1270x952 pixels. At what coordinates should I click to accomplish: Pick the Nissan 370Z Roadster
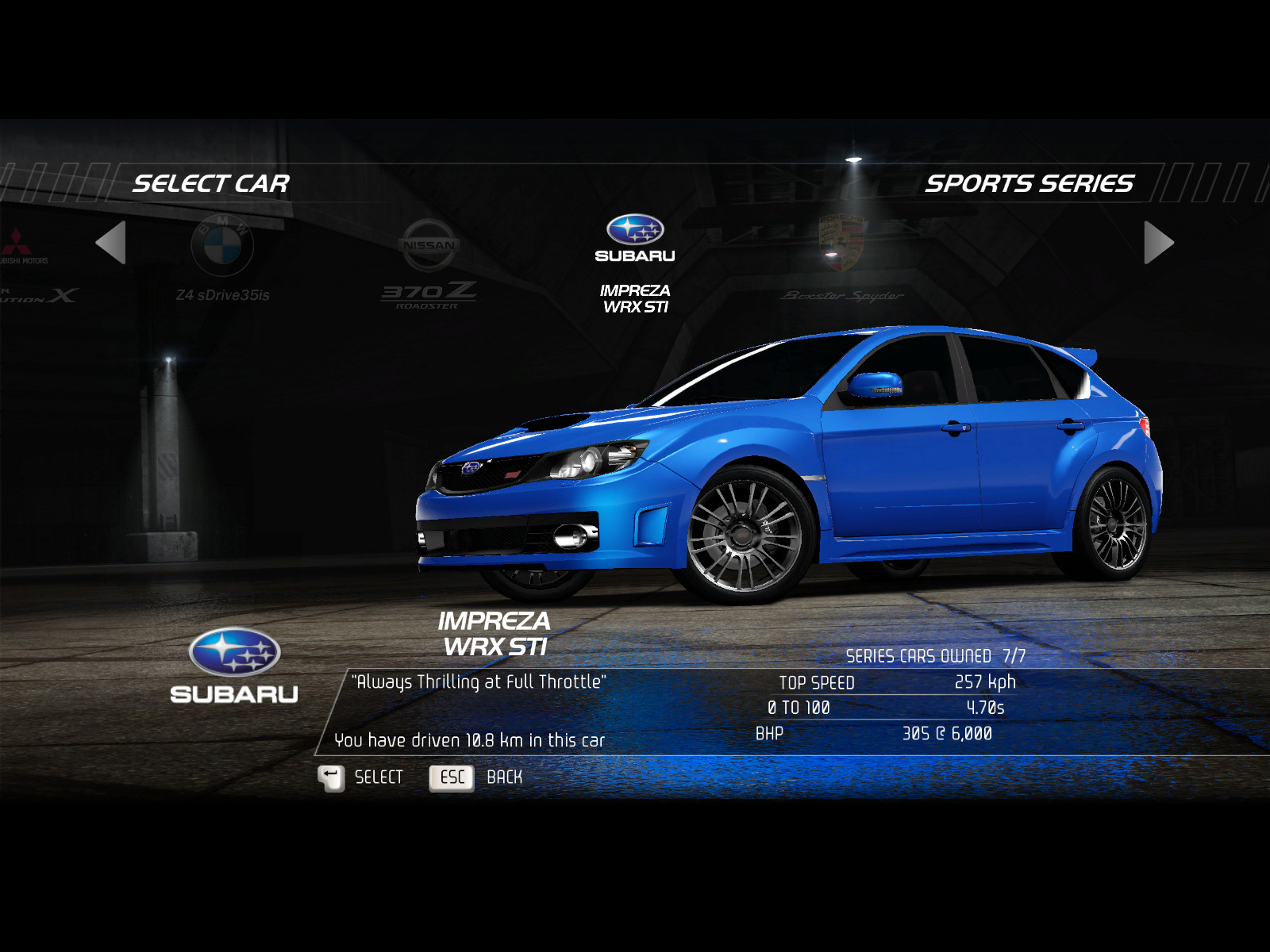pos(429,263)
